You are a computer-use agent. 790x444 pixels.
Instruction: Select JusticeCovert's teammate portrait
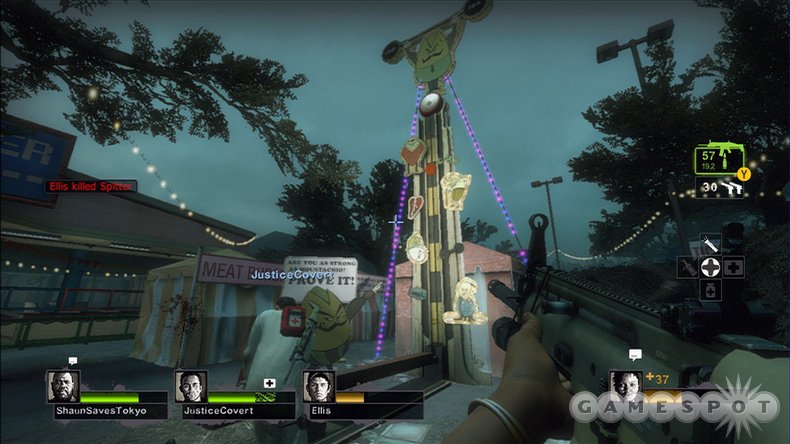(191, 386)
